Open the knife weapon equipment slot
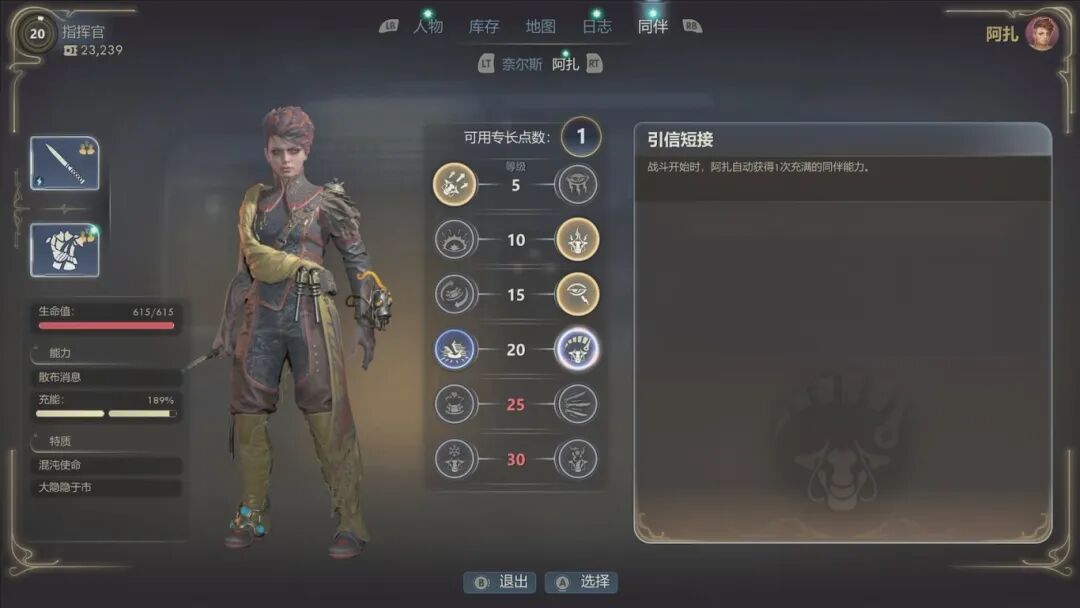Viewport: 1080px width, 608px height. click(65, 163)
